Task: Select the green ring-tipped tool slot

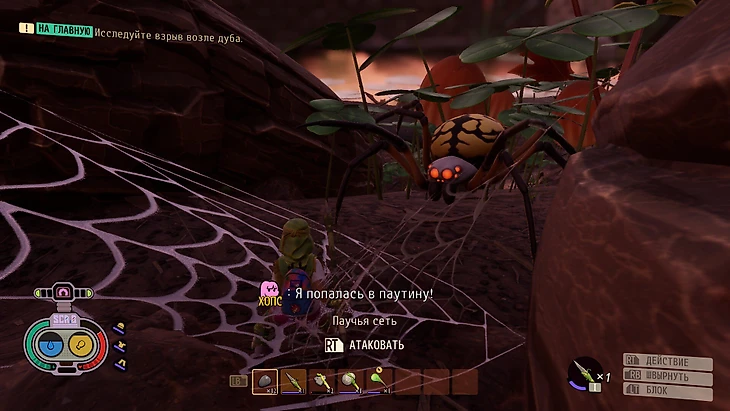Action: 379,380
